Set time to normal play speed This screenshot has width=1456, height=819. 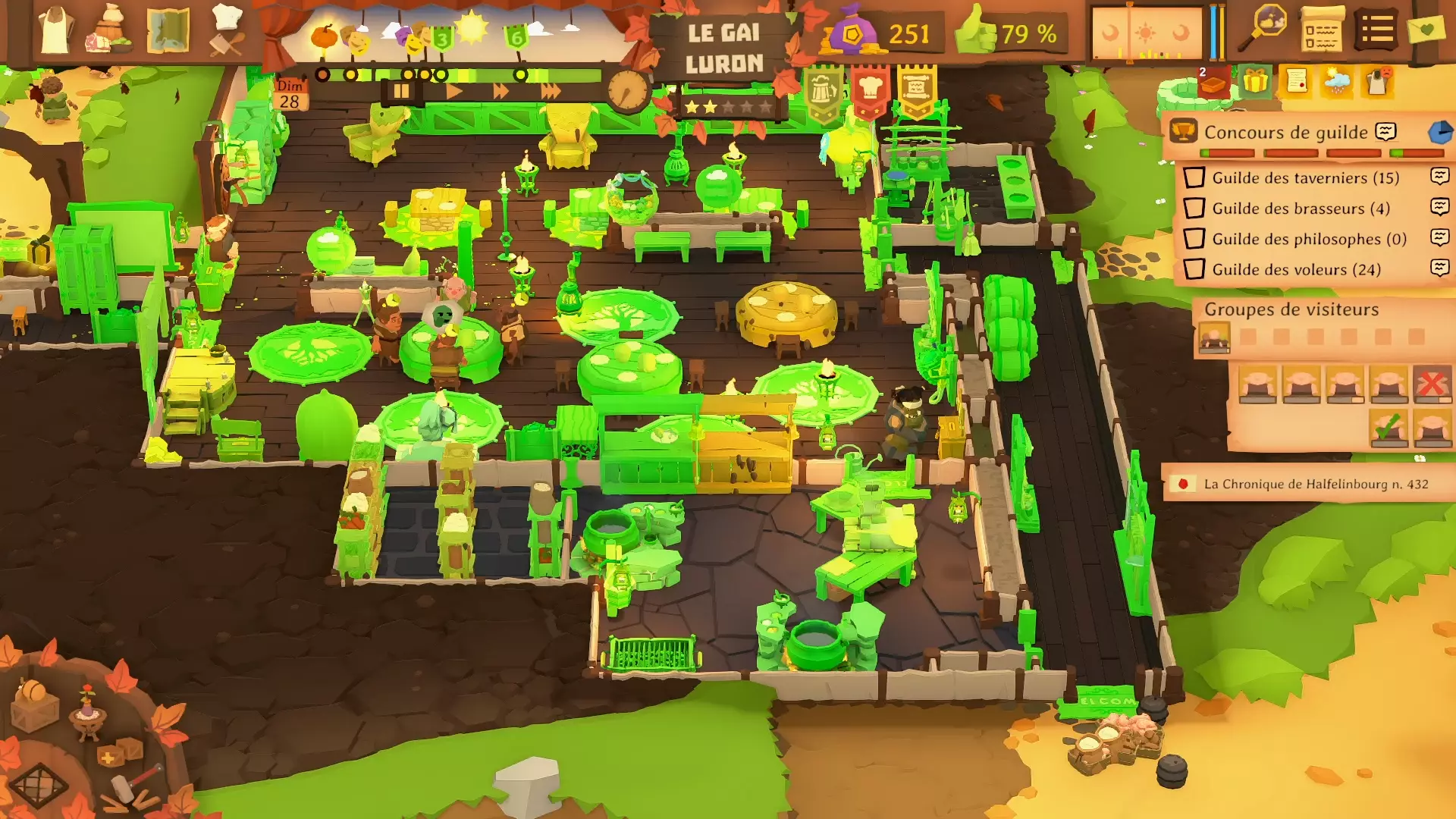(x=453, y=92)
